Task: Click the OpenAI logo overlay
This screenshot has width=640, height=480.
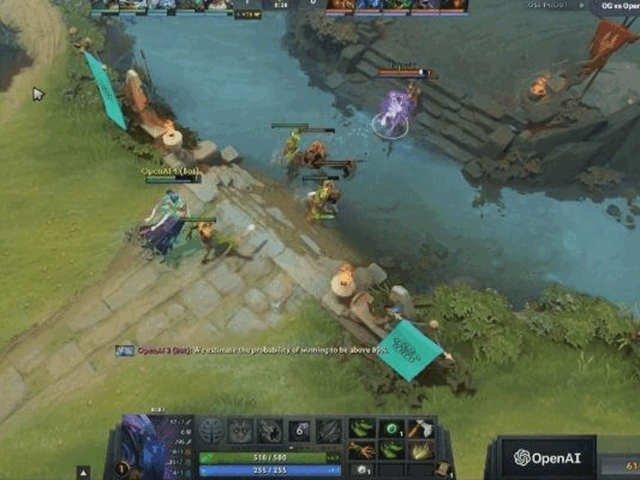Action: pyautogui.click(x=545, y=458)
